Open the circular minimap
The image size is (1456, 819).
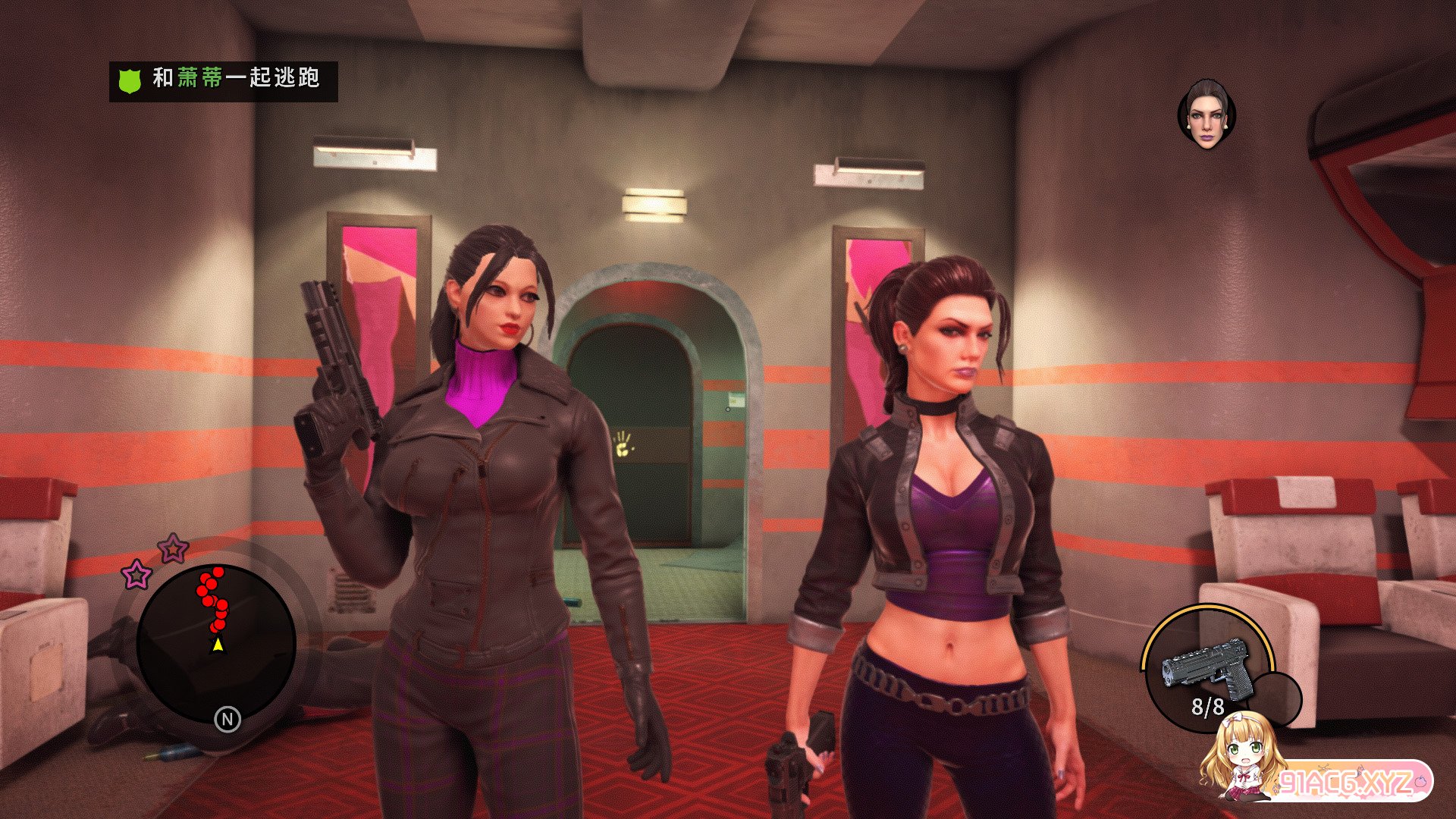pyautogui.click(x=216, y=645)
